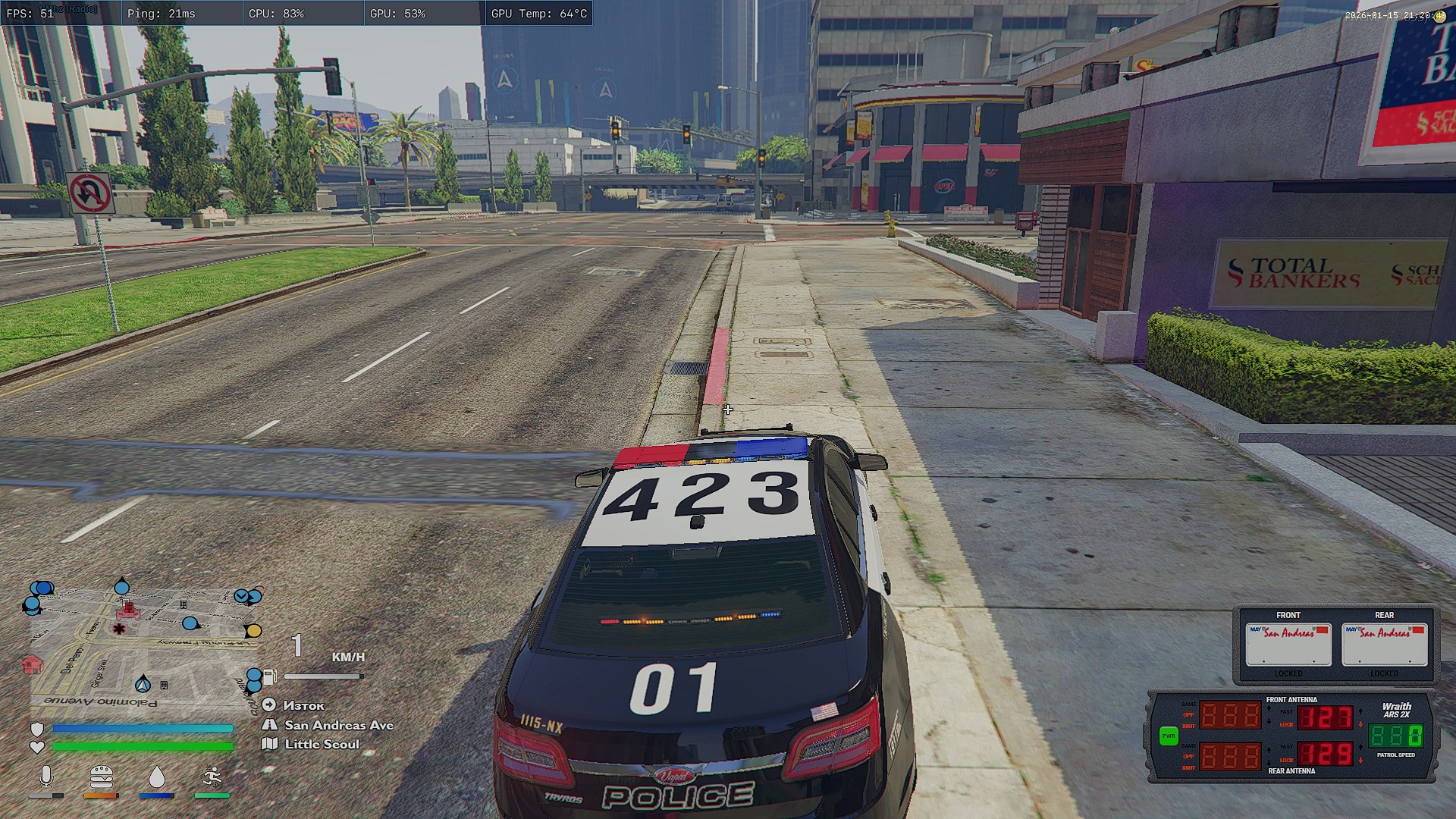
Task: Select the red car marker on the minimap
Action: [128, 610]
